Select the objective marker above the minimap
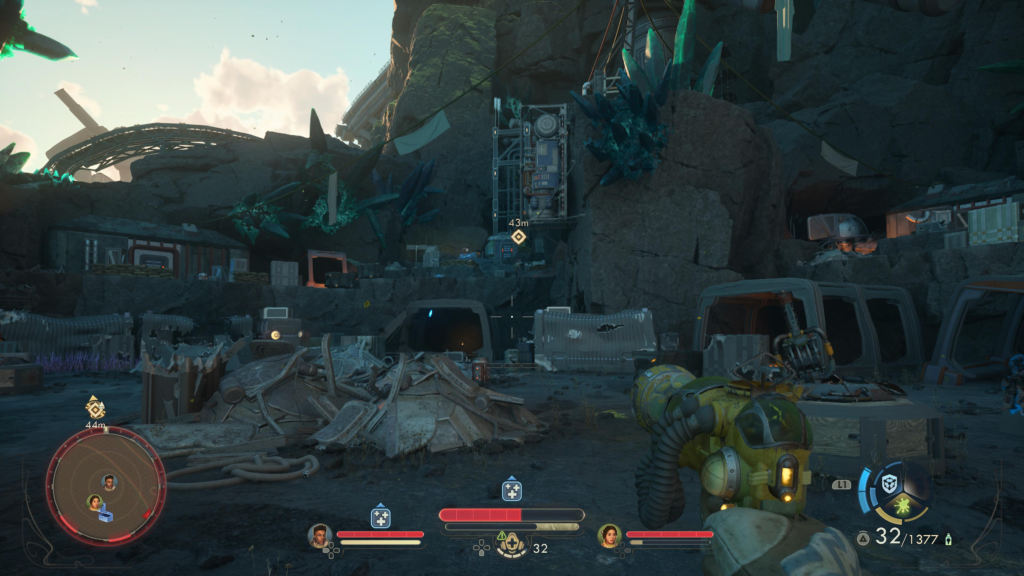Viewport: 1024px width, 576px height. coord(95,407)
